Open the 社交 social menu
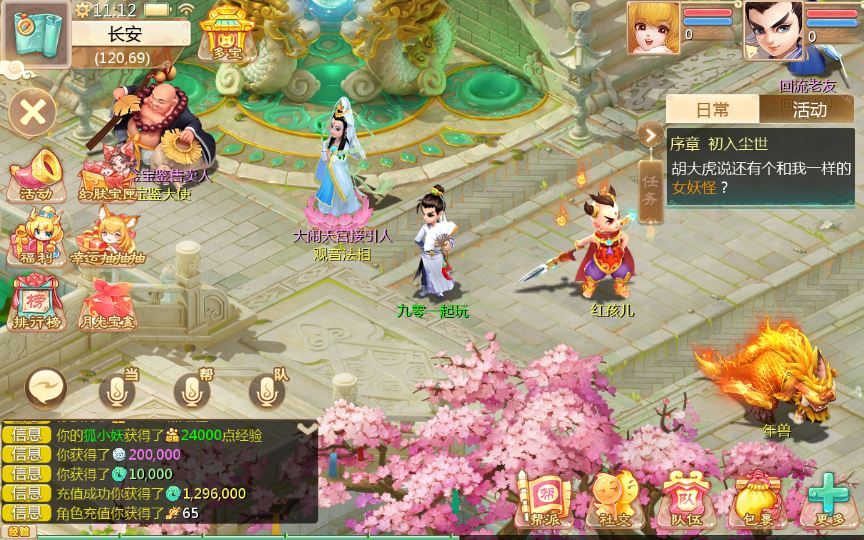 612,499
